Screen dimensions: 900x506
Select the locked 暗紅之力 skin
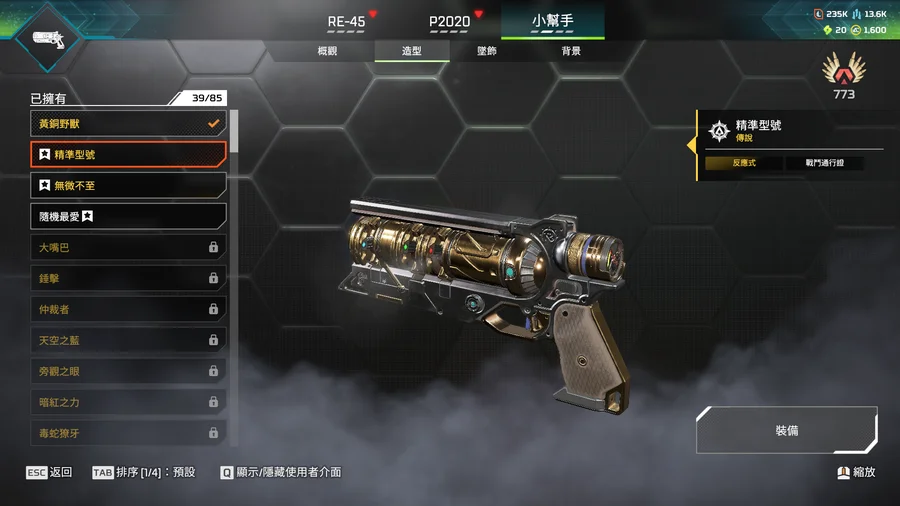[x=128, y=402]
